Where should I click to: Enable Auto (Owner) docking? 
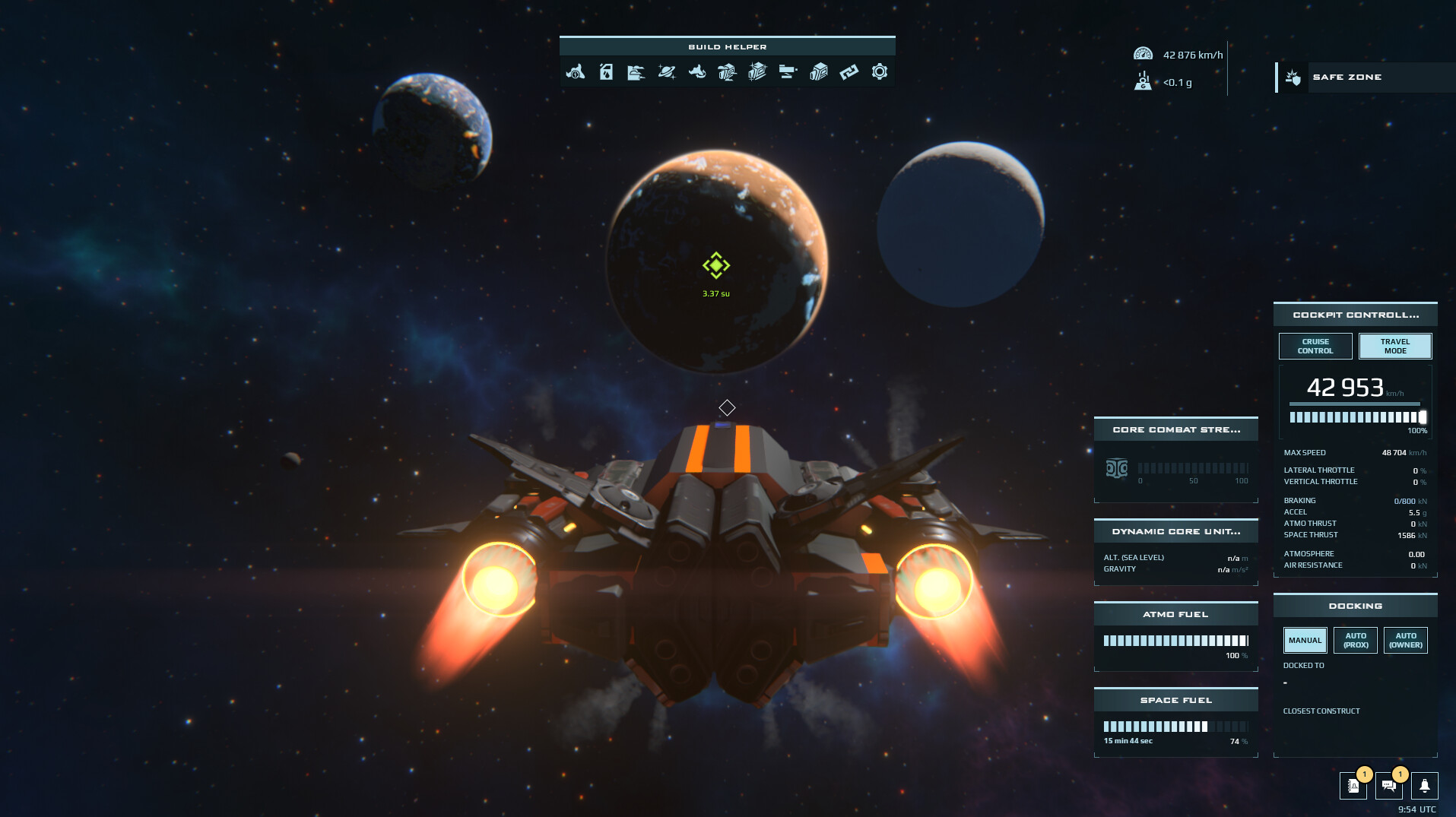(x=1405, y=640)
